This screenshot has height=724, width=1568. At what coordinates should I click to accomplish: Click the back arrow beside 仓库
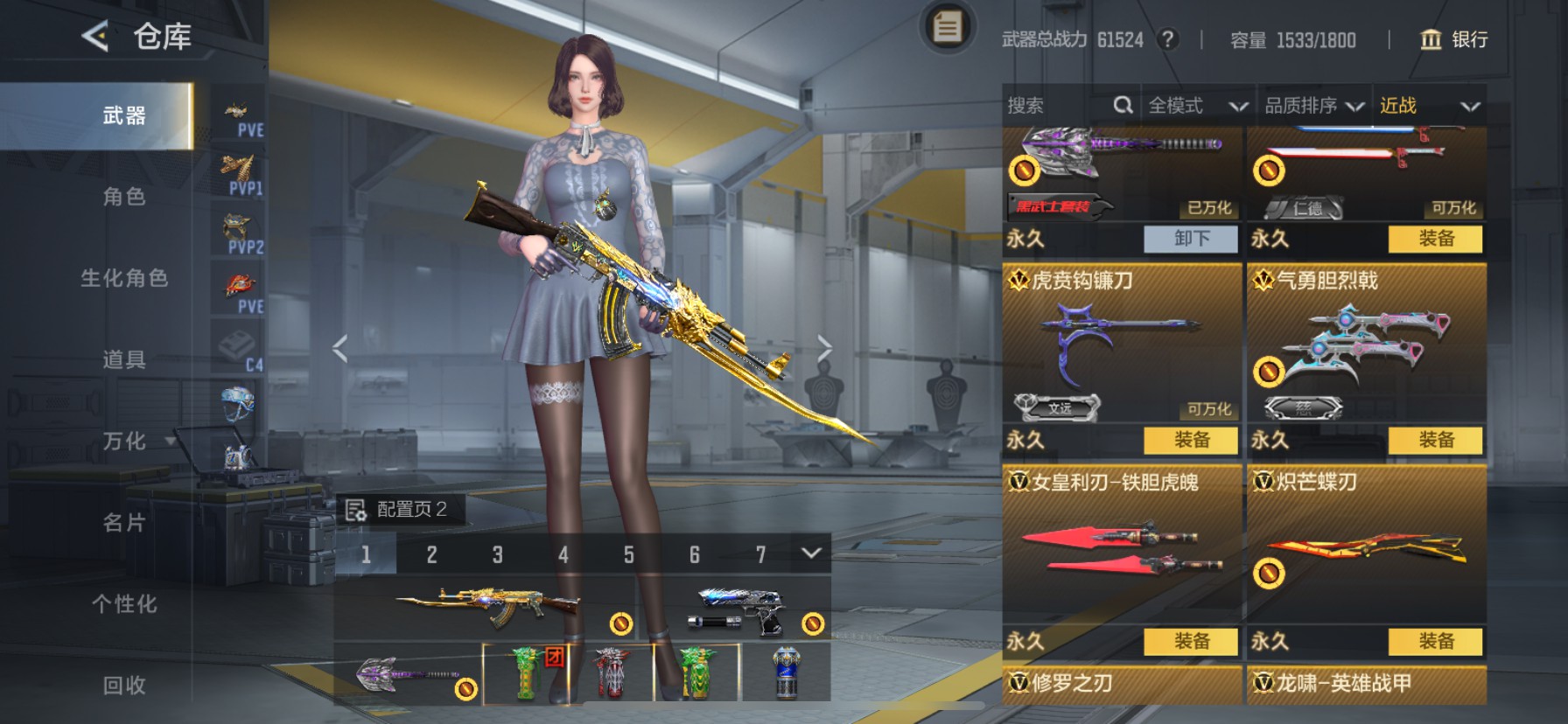[96, 36]
